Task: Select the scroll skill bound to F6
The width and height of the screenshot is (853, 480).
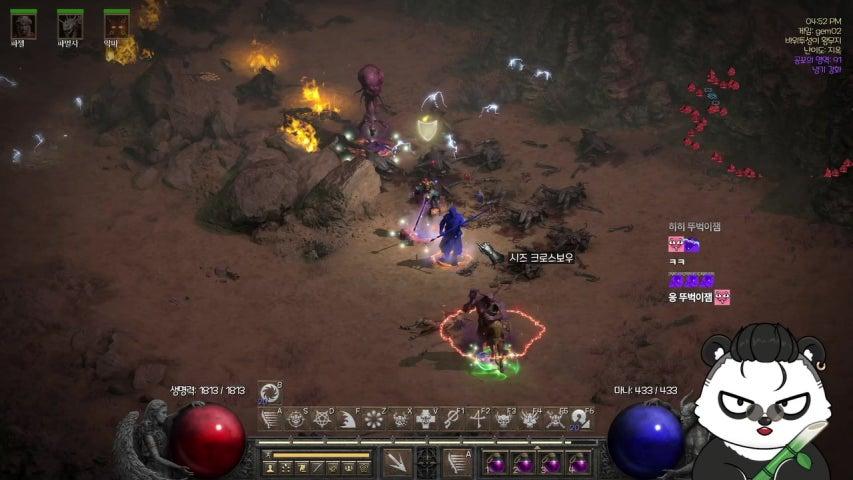Action: click(x=581, y=419)
